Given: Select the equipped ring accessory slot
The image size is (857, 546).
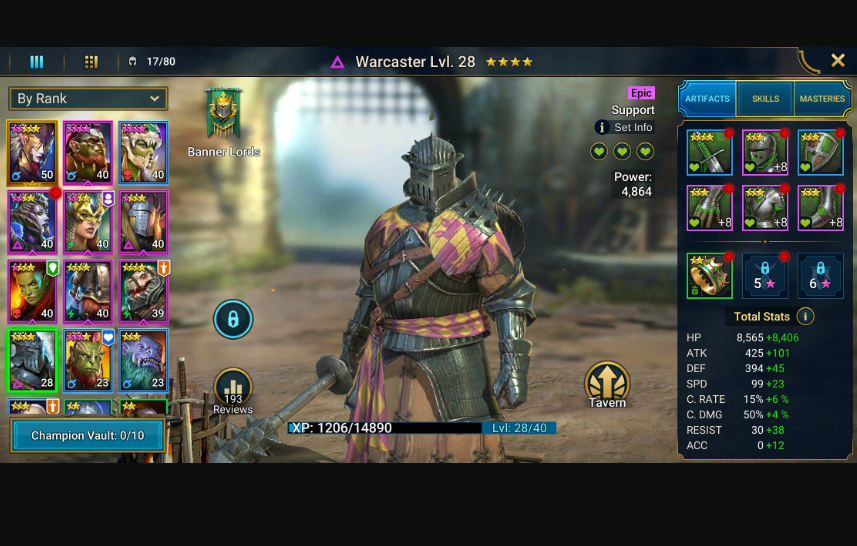Looking at the screenshot, I should [709, 275].
